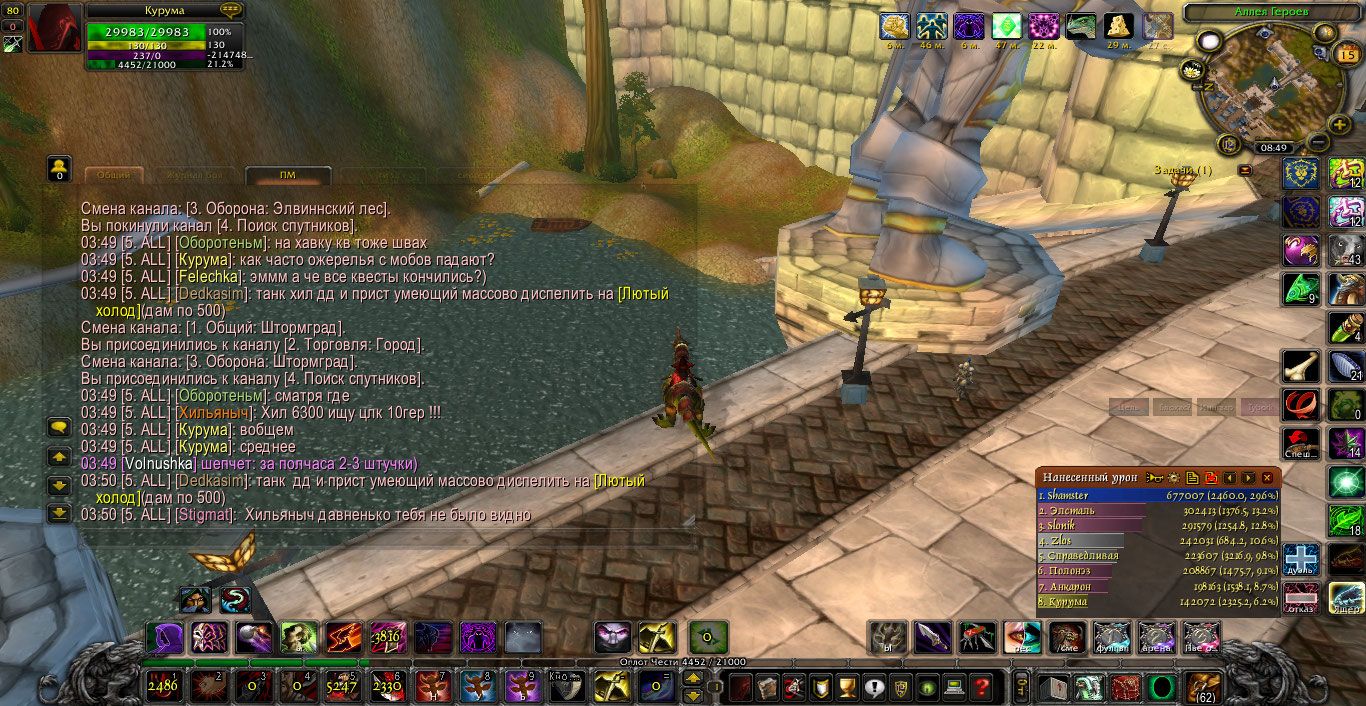Open the red question mark help button
Screen dimensions: 1366x706
982,687
